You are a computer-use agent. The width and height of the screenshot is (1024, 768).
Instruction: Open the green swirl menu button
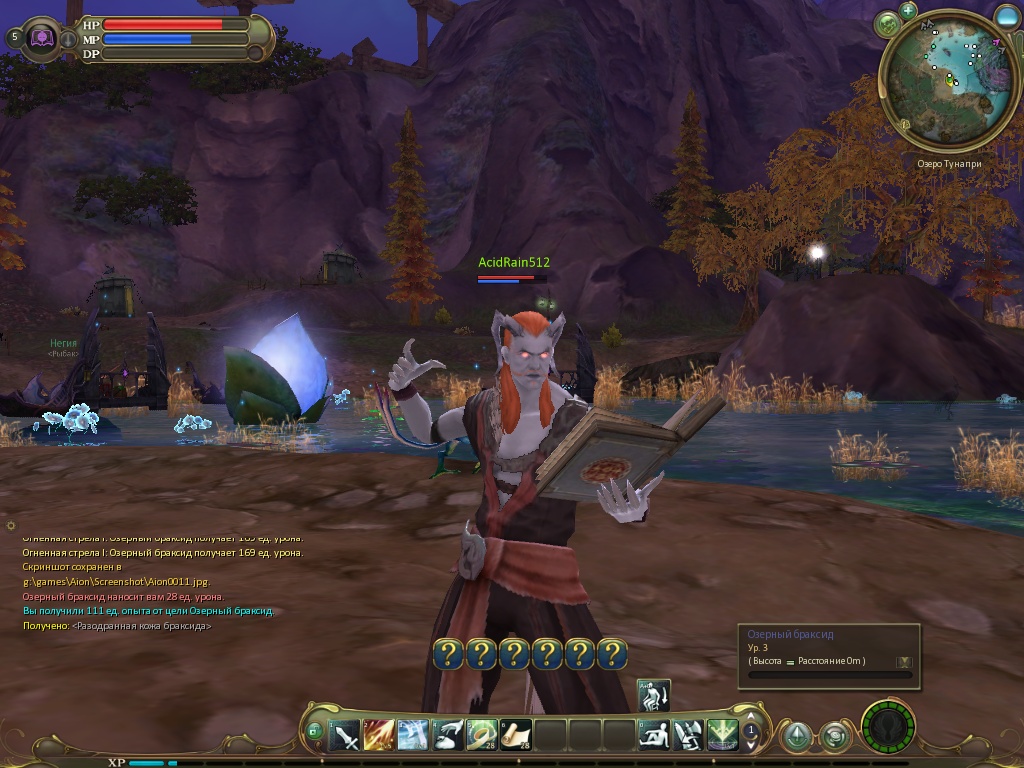point(835,737)
